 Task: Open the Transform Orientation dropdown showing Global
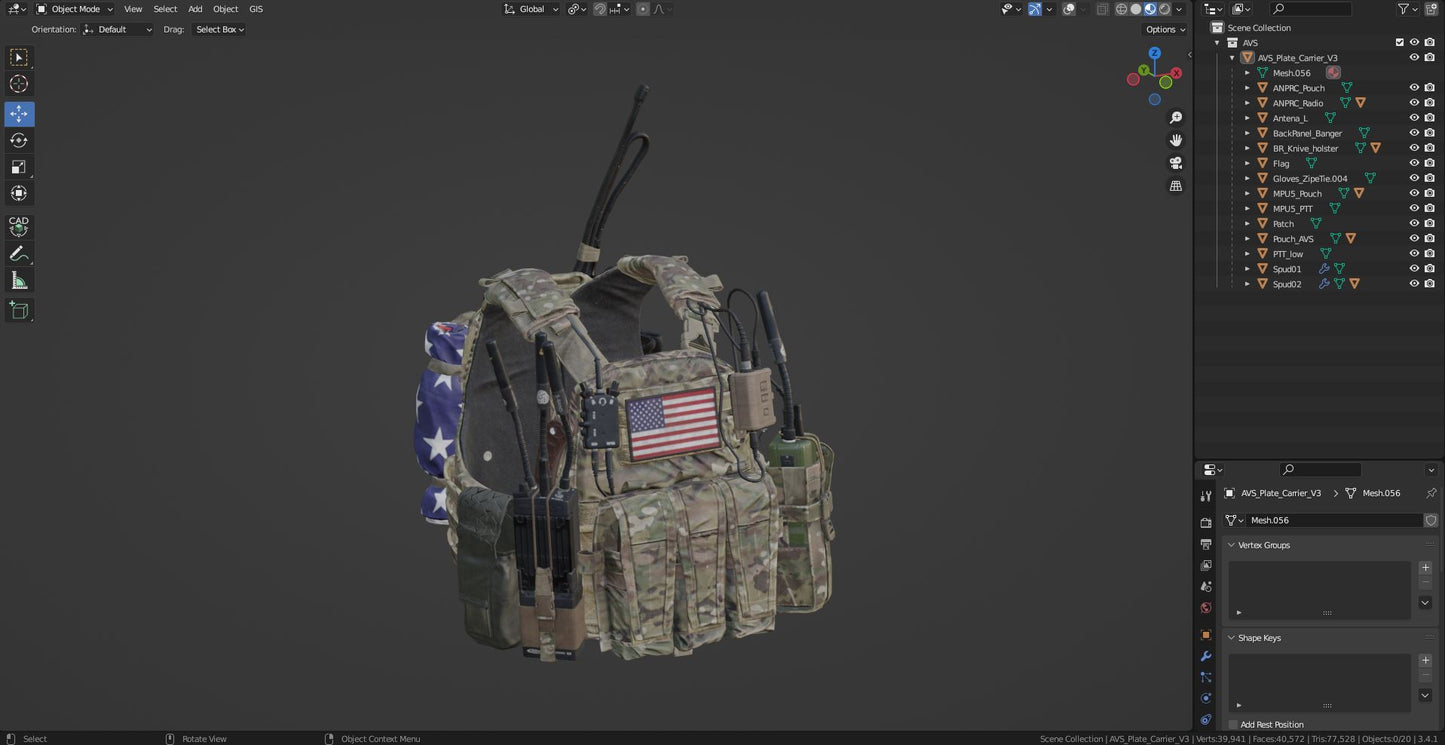click(530, 9)
